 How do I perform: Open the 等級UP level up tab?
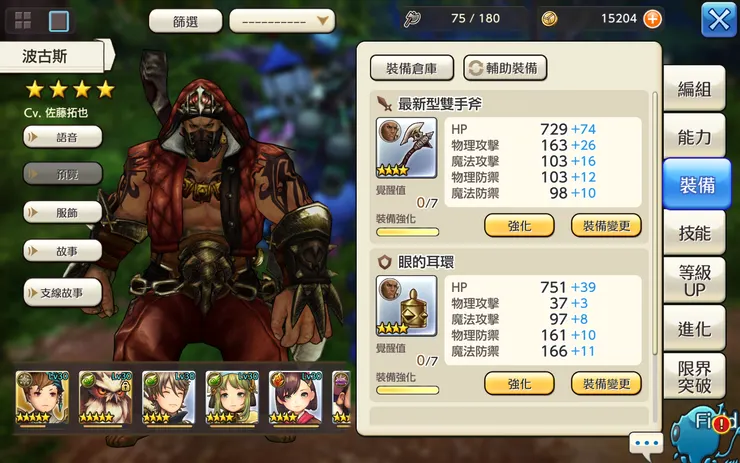pyautogui.click(x=694, y=281)
